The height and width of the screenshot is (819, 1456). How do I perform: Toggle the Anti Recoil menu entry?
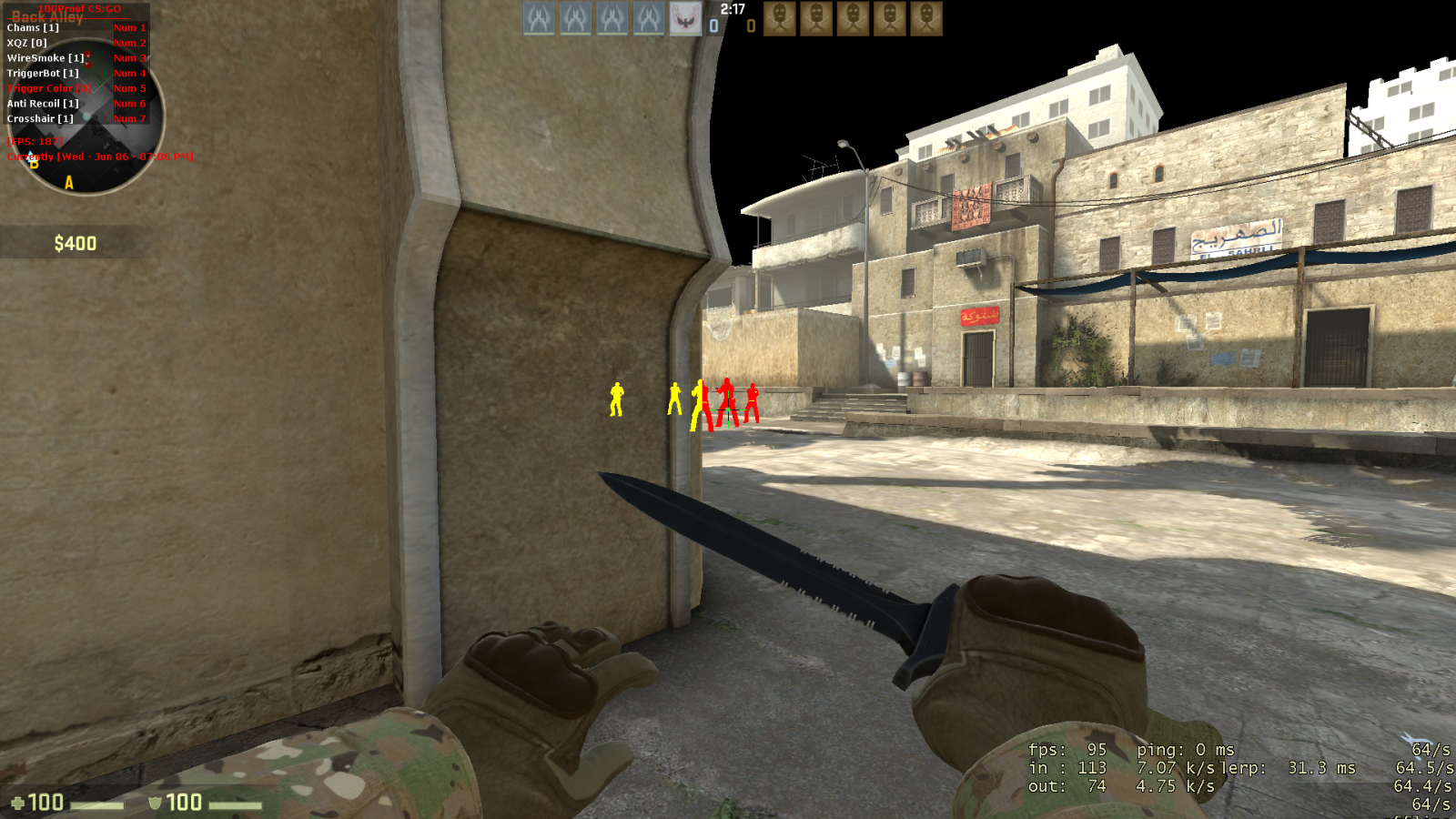(x=43, y=104)
